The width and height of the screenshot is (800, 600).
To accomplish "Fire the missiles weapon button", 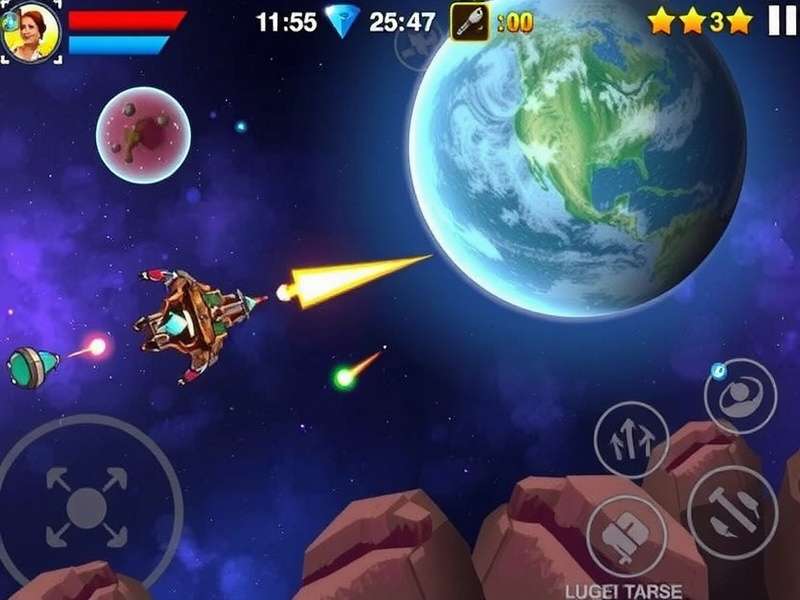I will click(x=733, y=512).
